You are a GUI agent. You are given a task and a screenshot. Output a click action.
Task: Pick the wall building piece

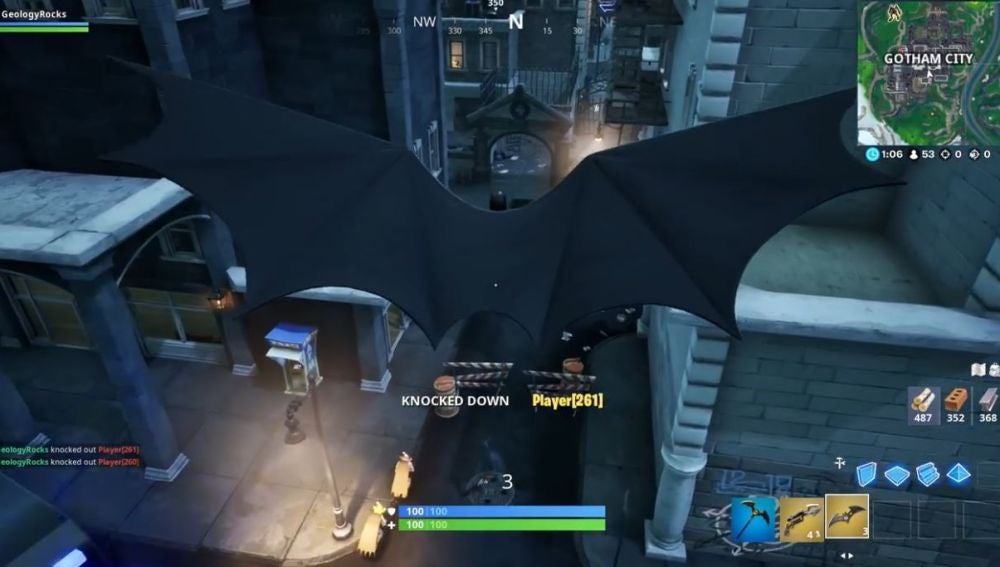tap(866, 474)
